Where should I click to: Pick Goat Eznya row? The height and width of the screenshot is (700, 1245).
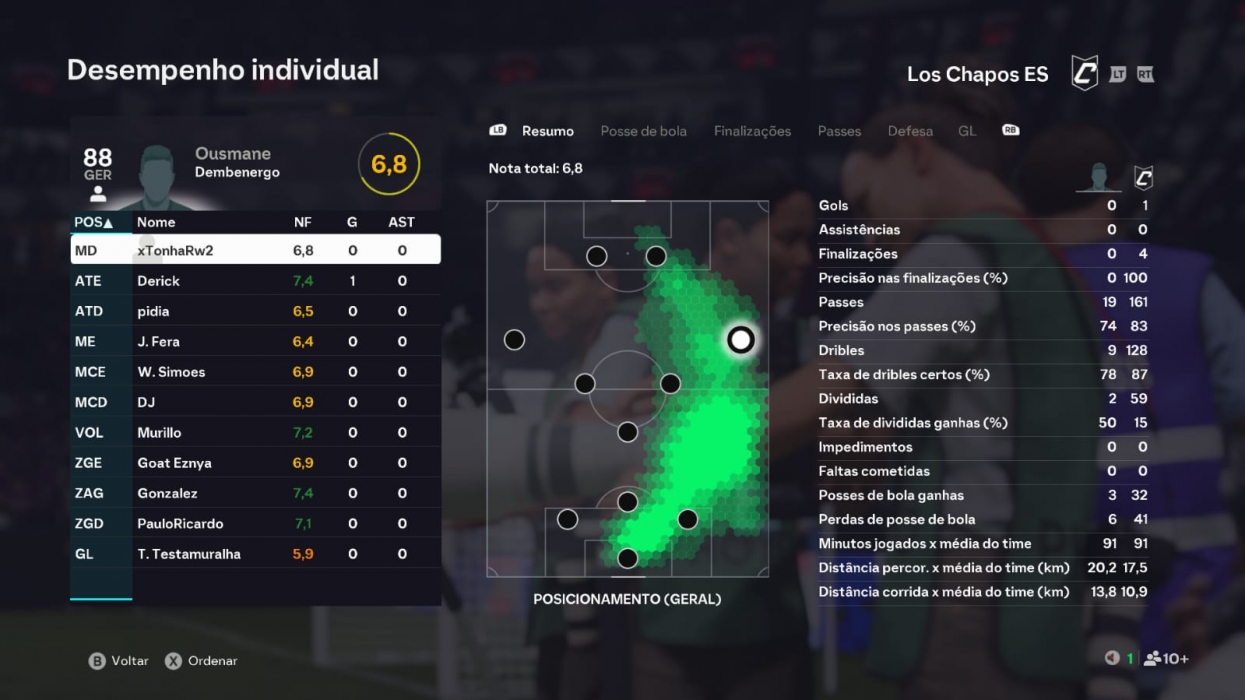[255, 463]
